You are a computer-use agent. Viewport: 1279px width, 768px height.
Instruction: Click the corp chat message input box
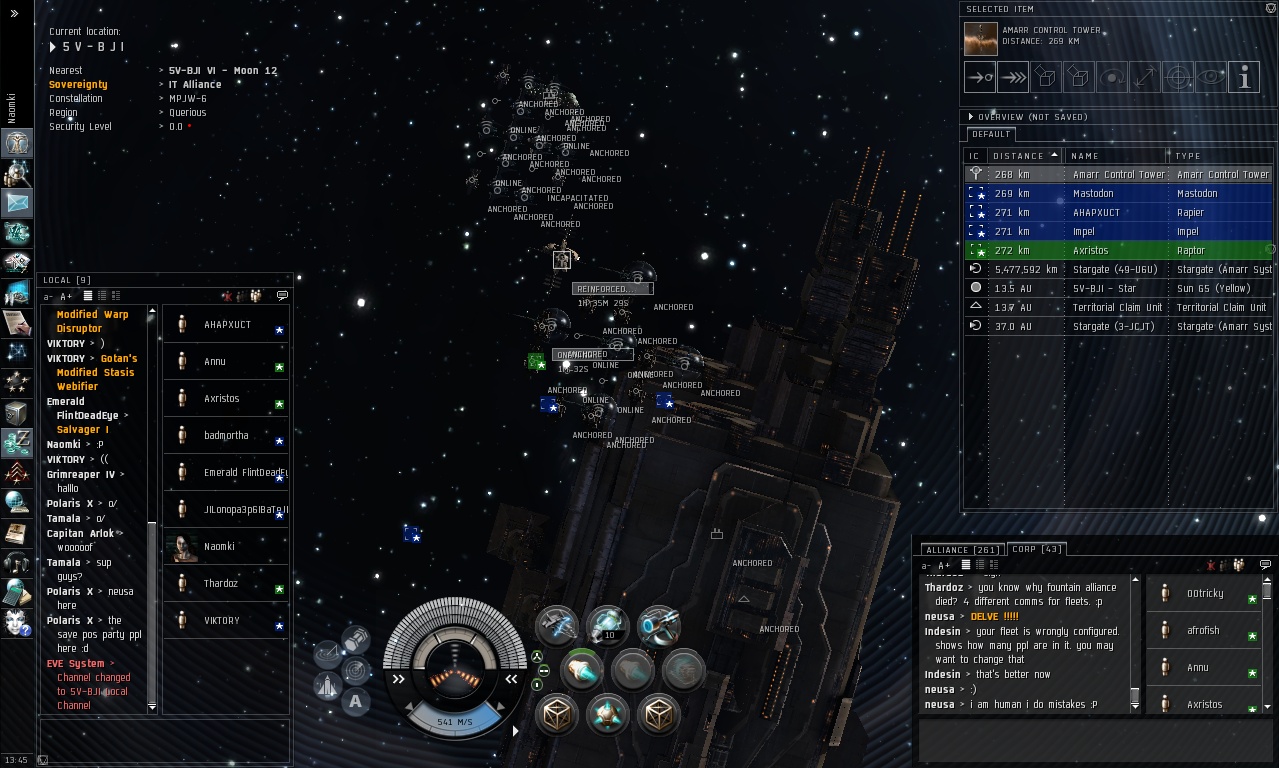pyautogui.click(x=1095, y=741)
